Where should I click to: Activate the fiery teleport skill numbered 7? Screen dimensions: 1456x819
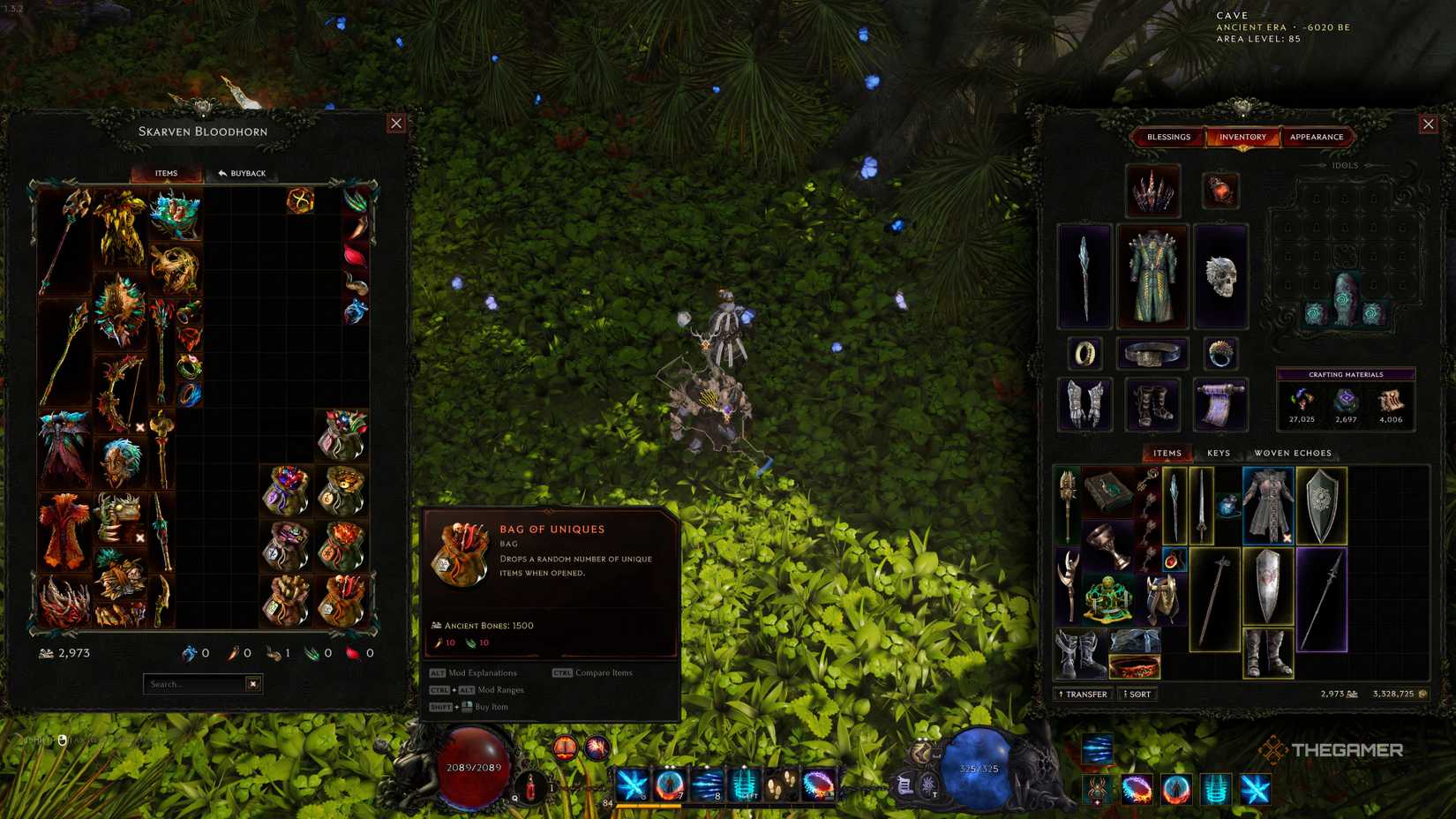pos(668,785)
